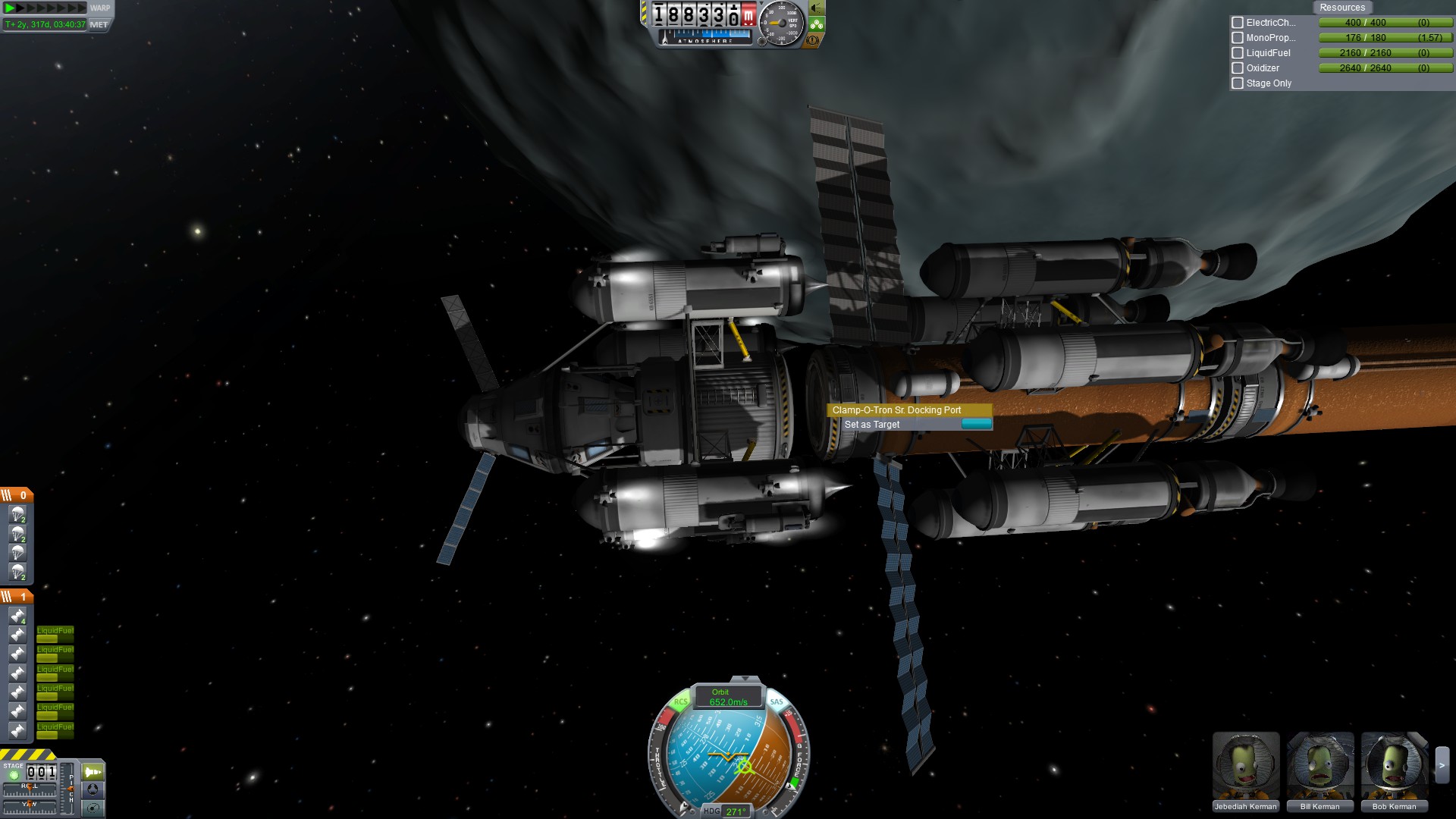This screenshot has height=819, width=1456.
Task: Select Jebediah Kerman's crew portrait
Action: tap(1245, 767)
